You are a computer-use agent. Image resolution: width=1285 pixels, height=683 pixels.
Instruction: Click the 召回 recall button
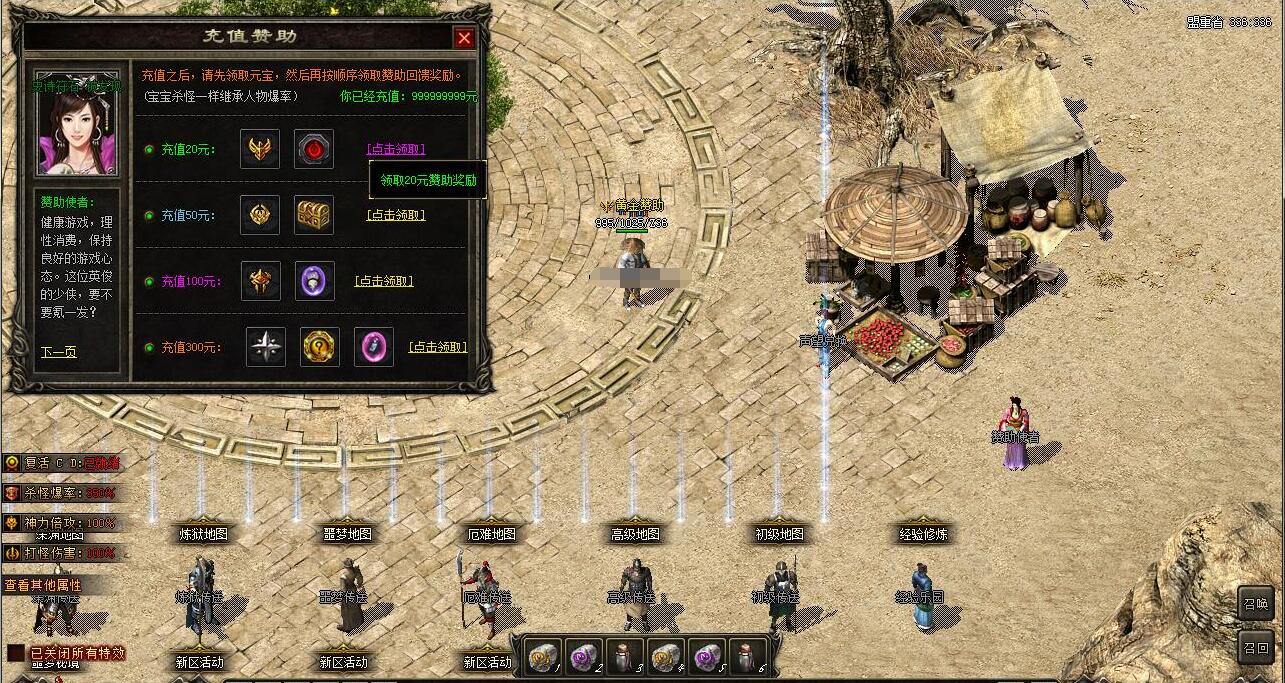[1256, 647]
